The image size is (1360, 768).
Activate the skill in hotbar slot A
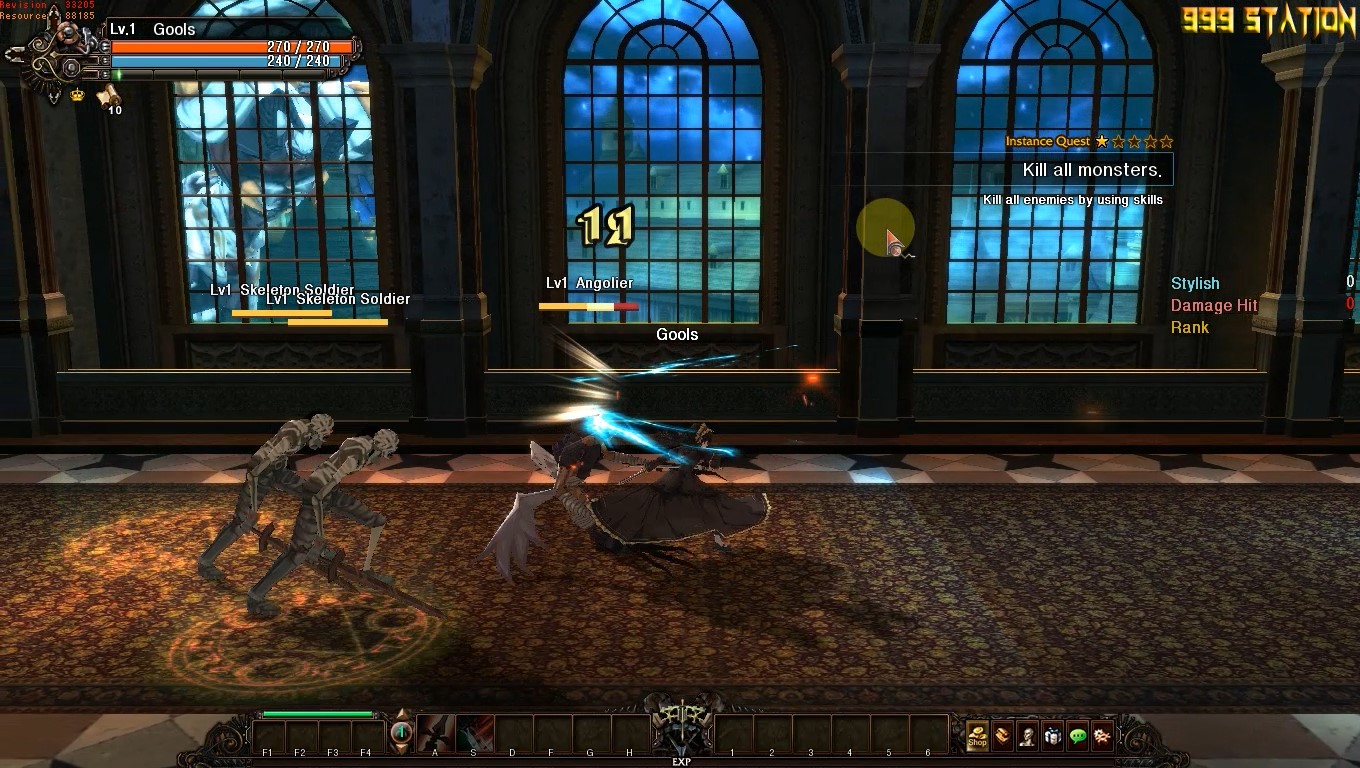tap(435, 734)
